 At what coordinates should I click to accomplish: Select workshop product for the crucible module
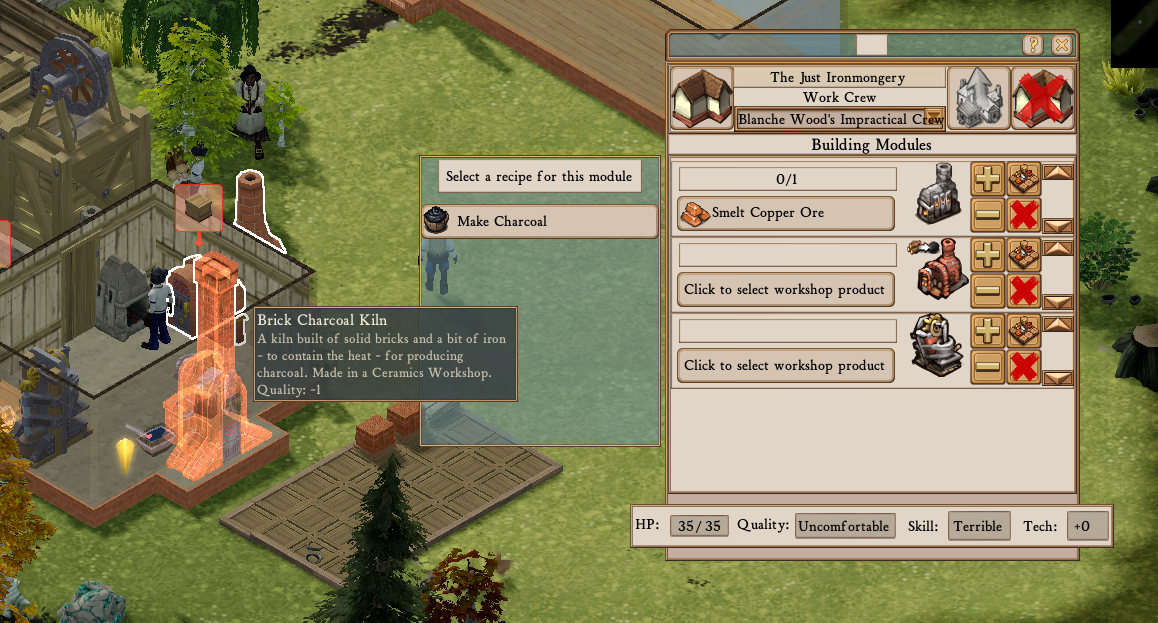tap(785, 365)
